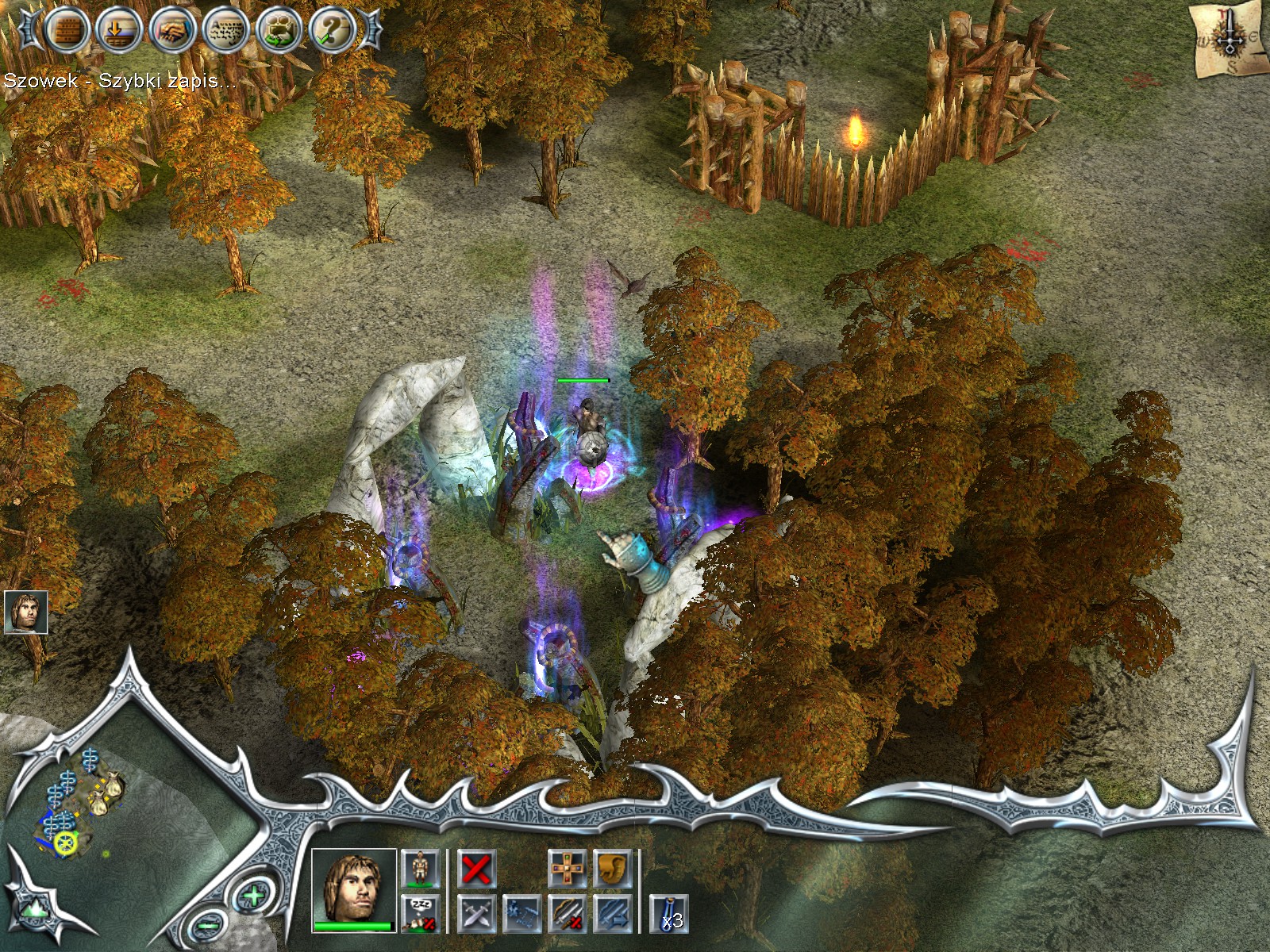Viewport: 1270px width, 952px height.
Task: Open the leather bag inventory
Action: pyautogui.click(x=613, y=869)
